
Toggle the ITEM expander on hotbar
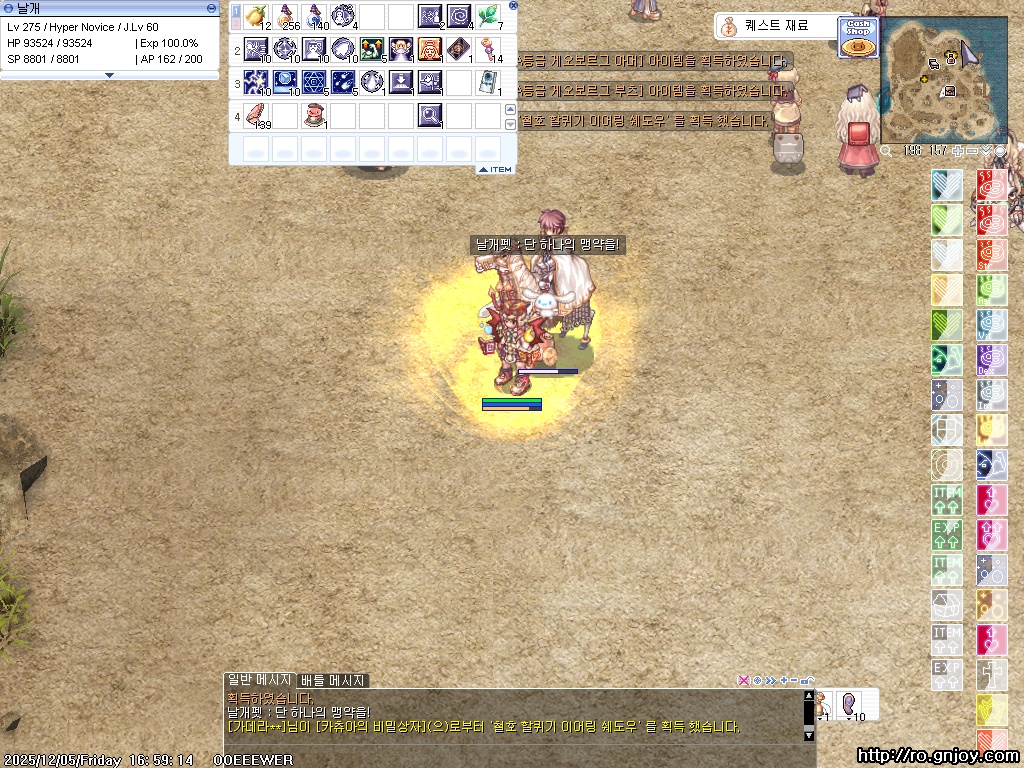pos(496,169)
